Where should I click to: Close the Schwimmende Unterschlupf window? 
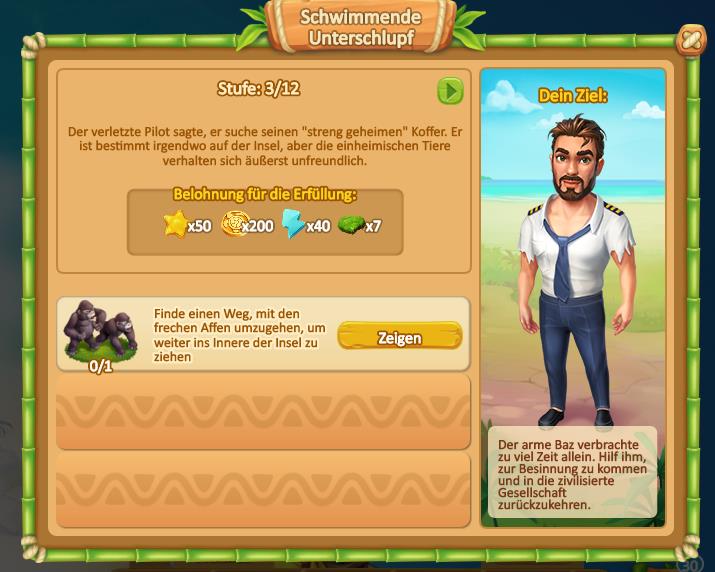[689, 41]
